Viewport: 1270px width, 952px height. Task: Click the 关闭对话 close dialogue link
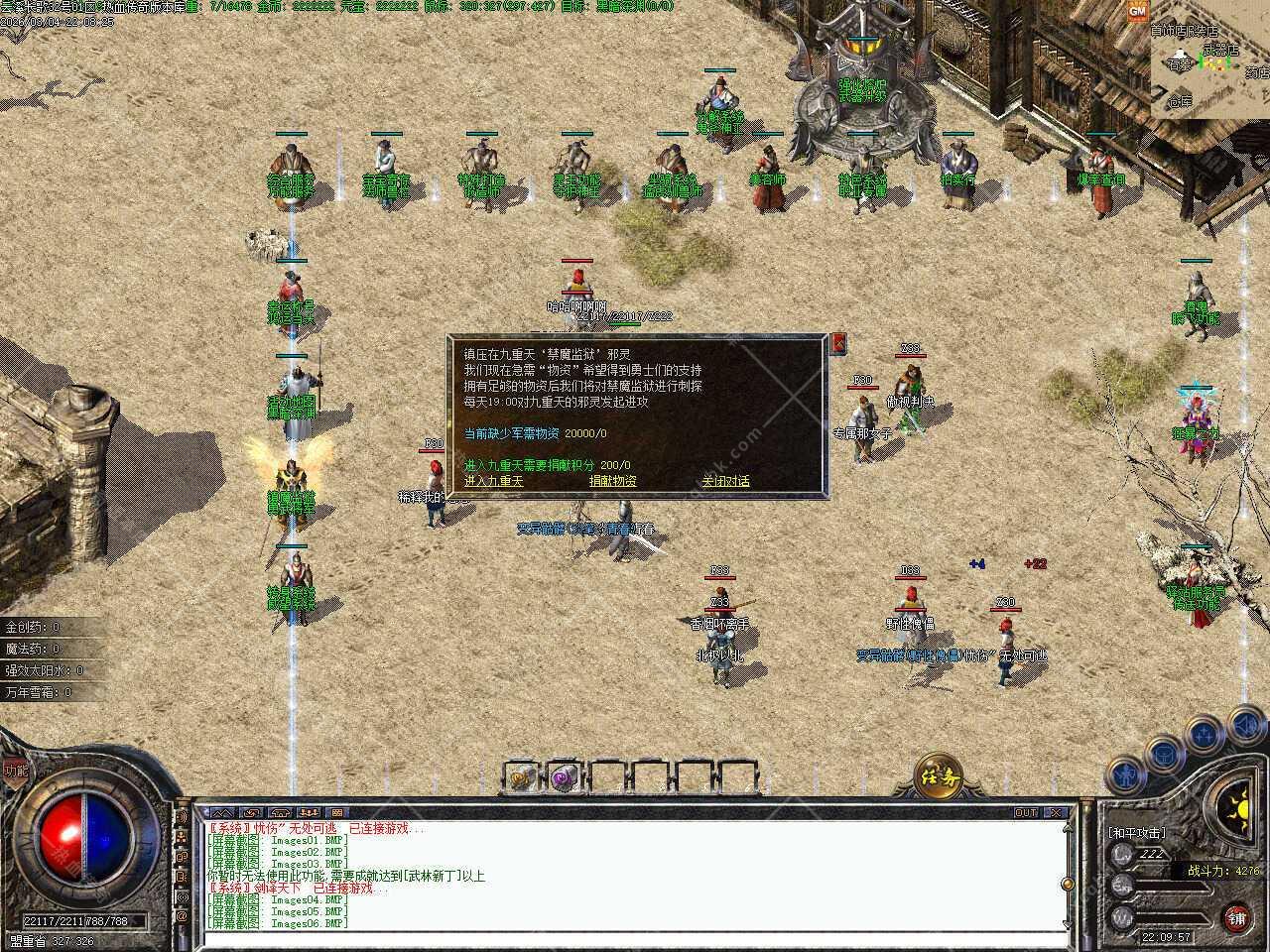pyautogui.click(x=725, y=481)
